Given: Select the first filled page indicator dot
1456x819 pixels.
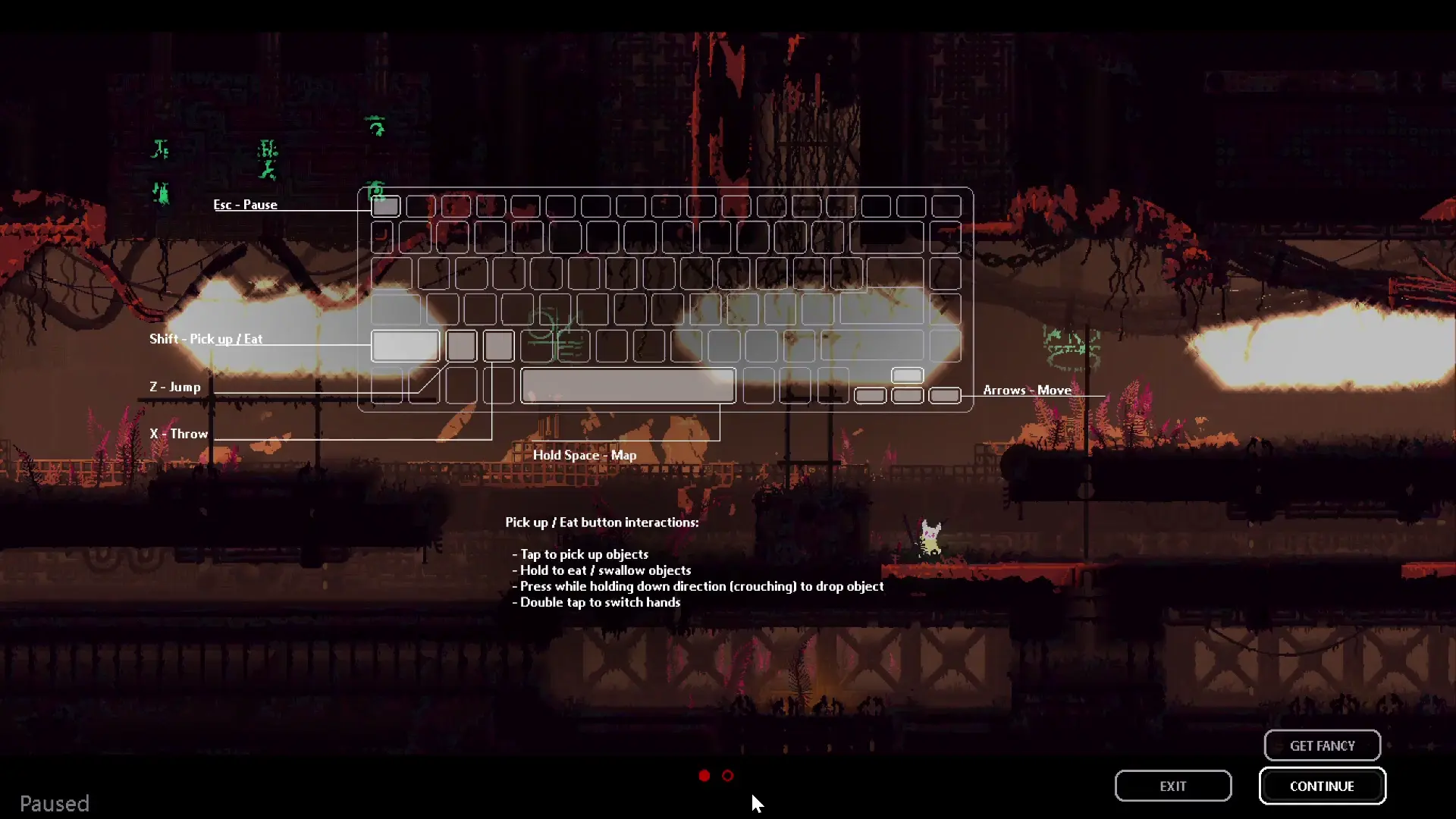Looking at the screenshot, I should click(x=704, y=776).
